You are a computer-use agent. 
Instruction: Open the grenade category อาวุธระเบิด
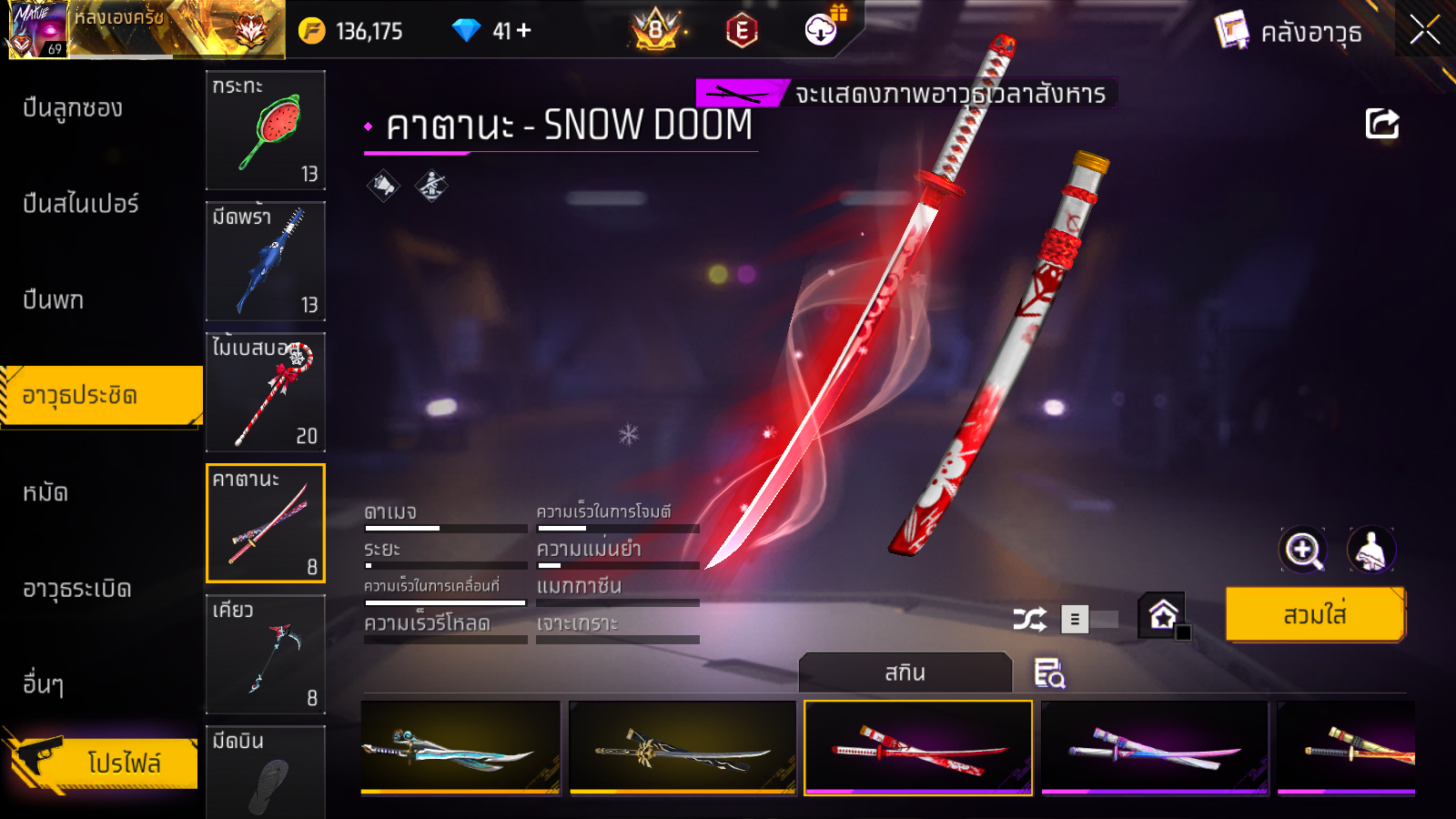click(77, 589)
